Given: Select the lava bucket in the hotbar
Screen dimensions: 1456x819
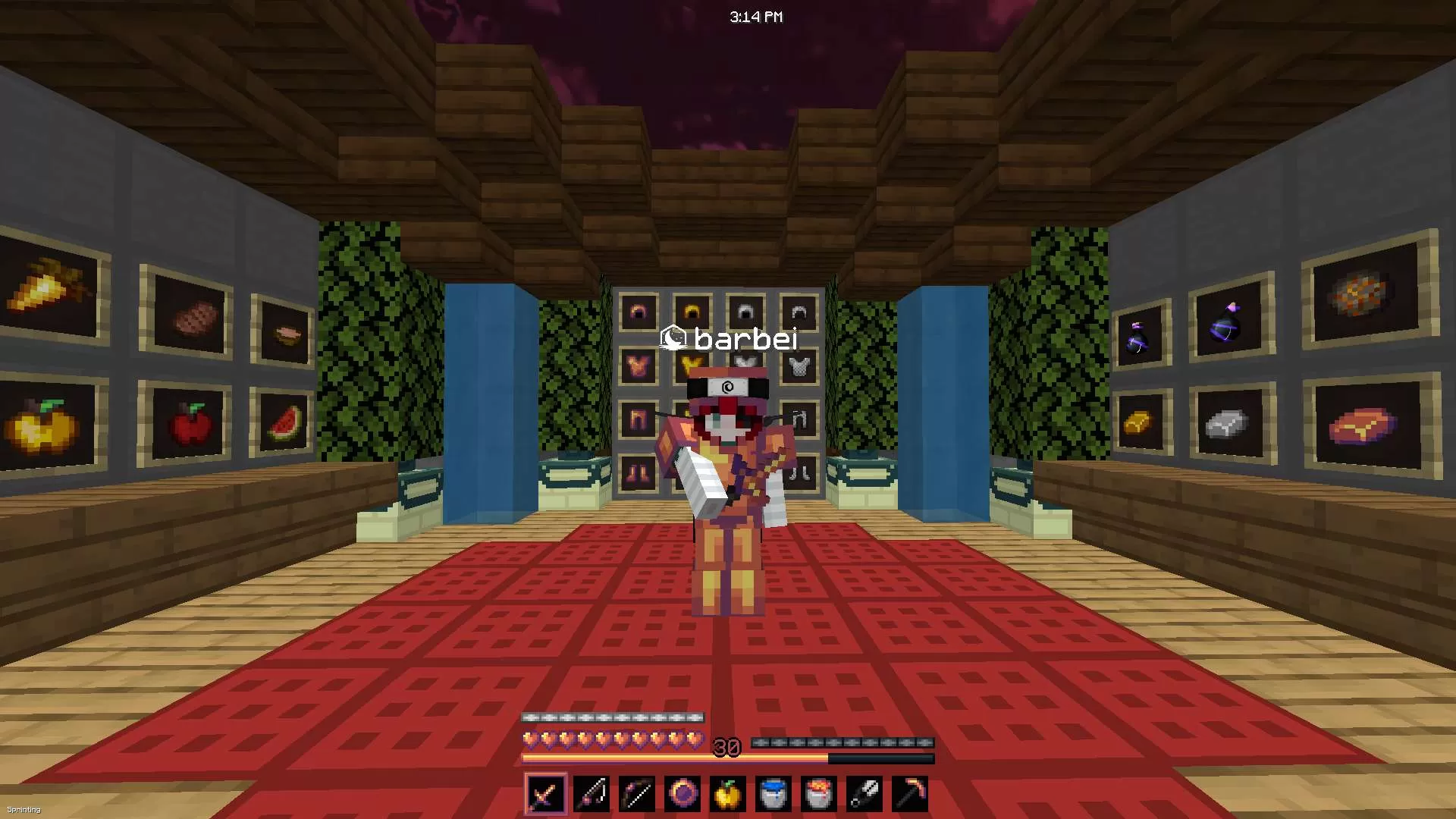Looking at the screenshot, I should [819, 793].
